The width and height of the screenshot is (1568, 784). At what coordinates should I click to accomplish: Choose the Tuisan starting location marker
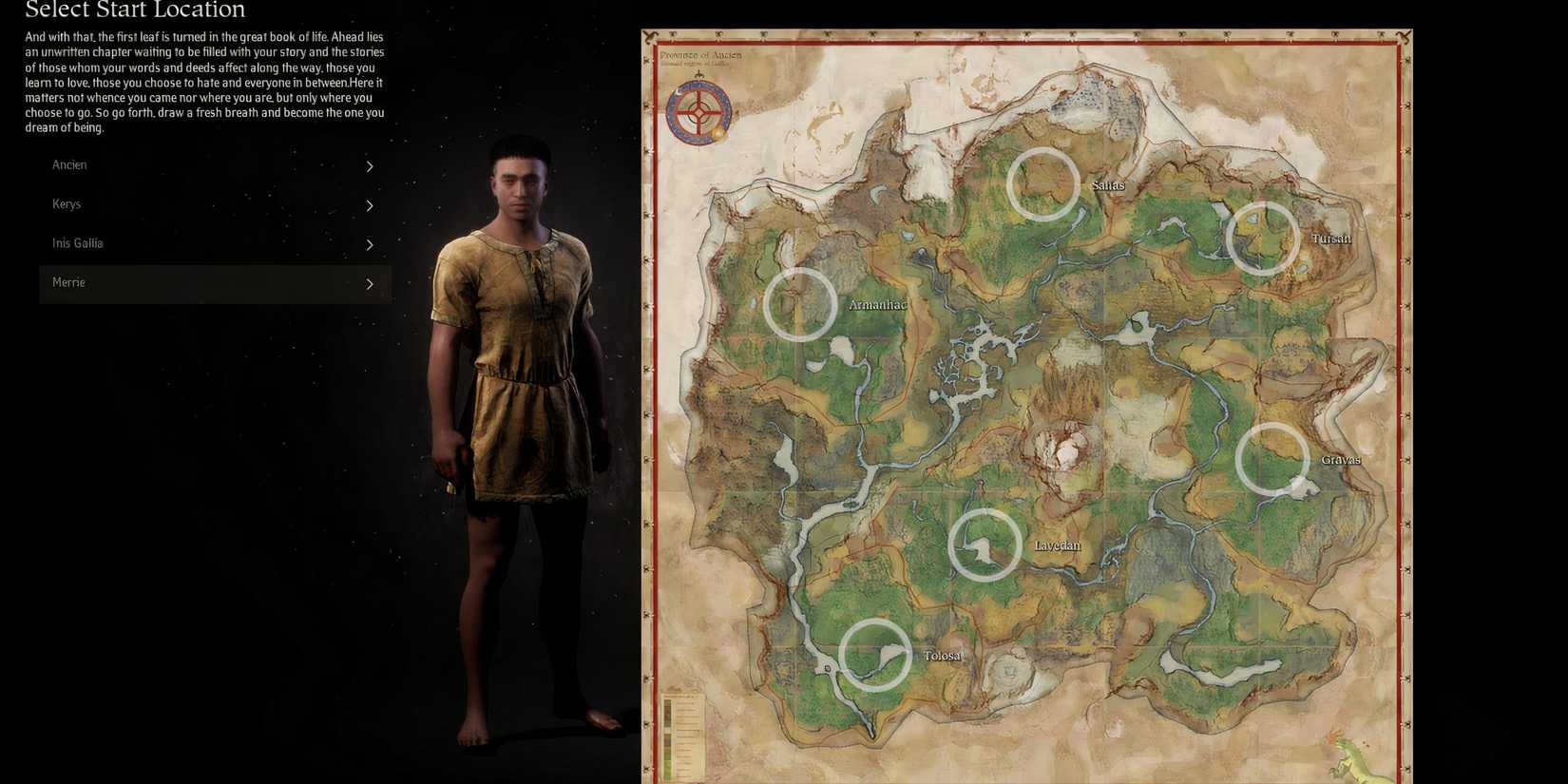pos(1264,238)
